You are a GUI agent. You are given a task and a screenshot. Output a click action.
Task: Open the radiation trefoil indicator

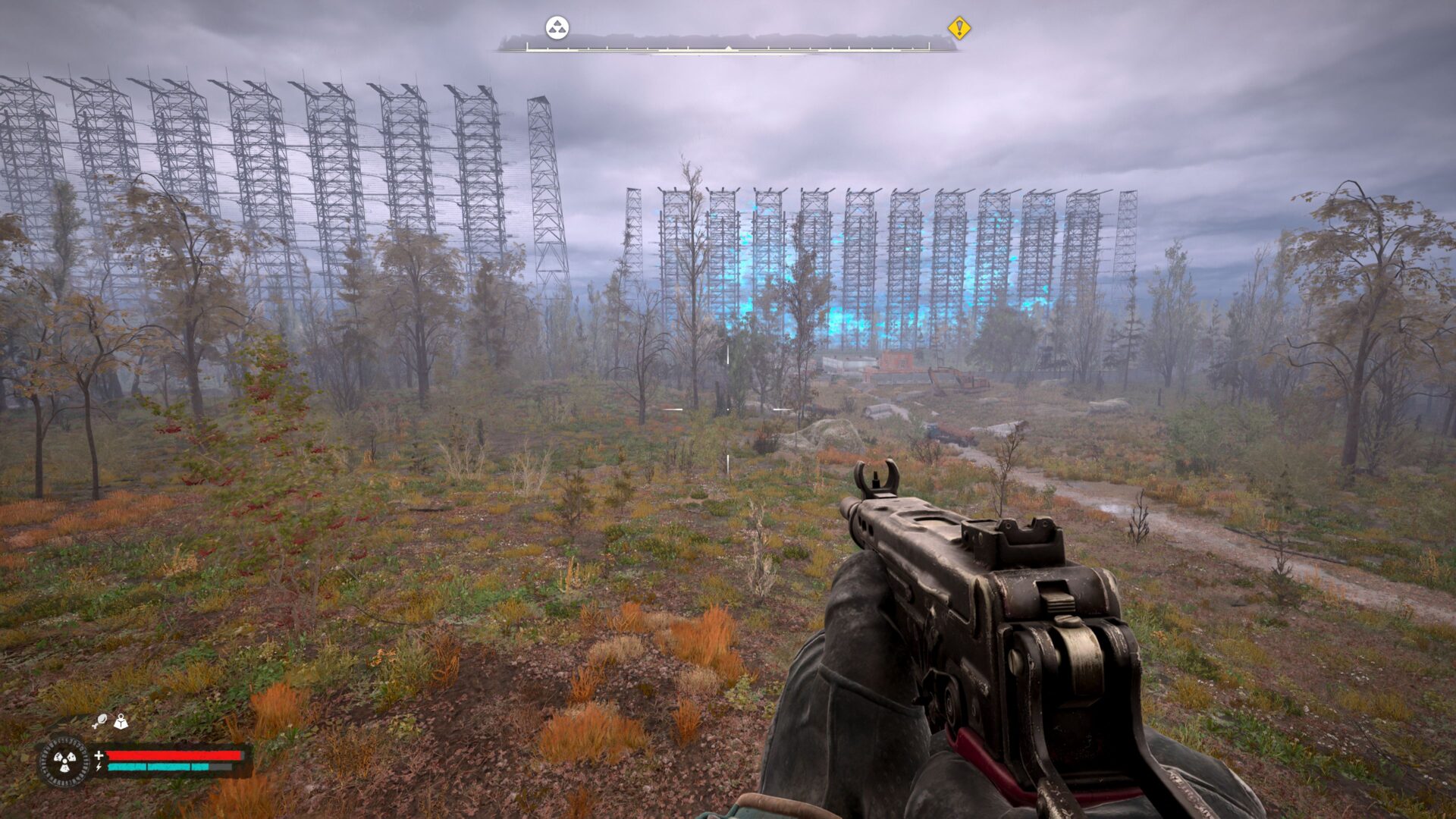[x=64, y=761]
